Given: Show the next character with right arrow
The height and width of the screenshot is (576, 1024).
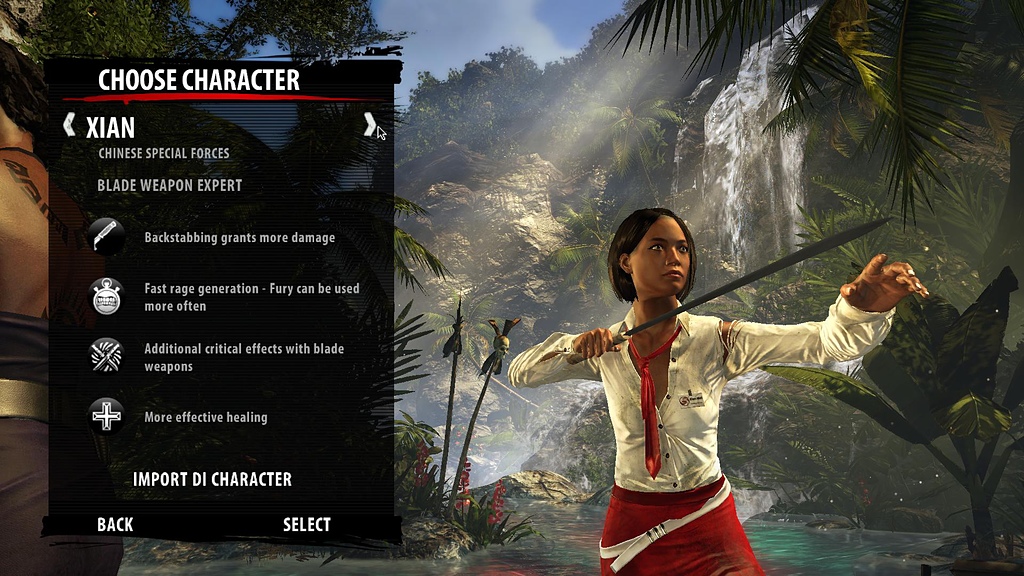Looking at the screenshot, I should point(369,125).
